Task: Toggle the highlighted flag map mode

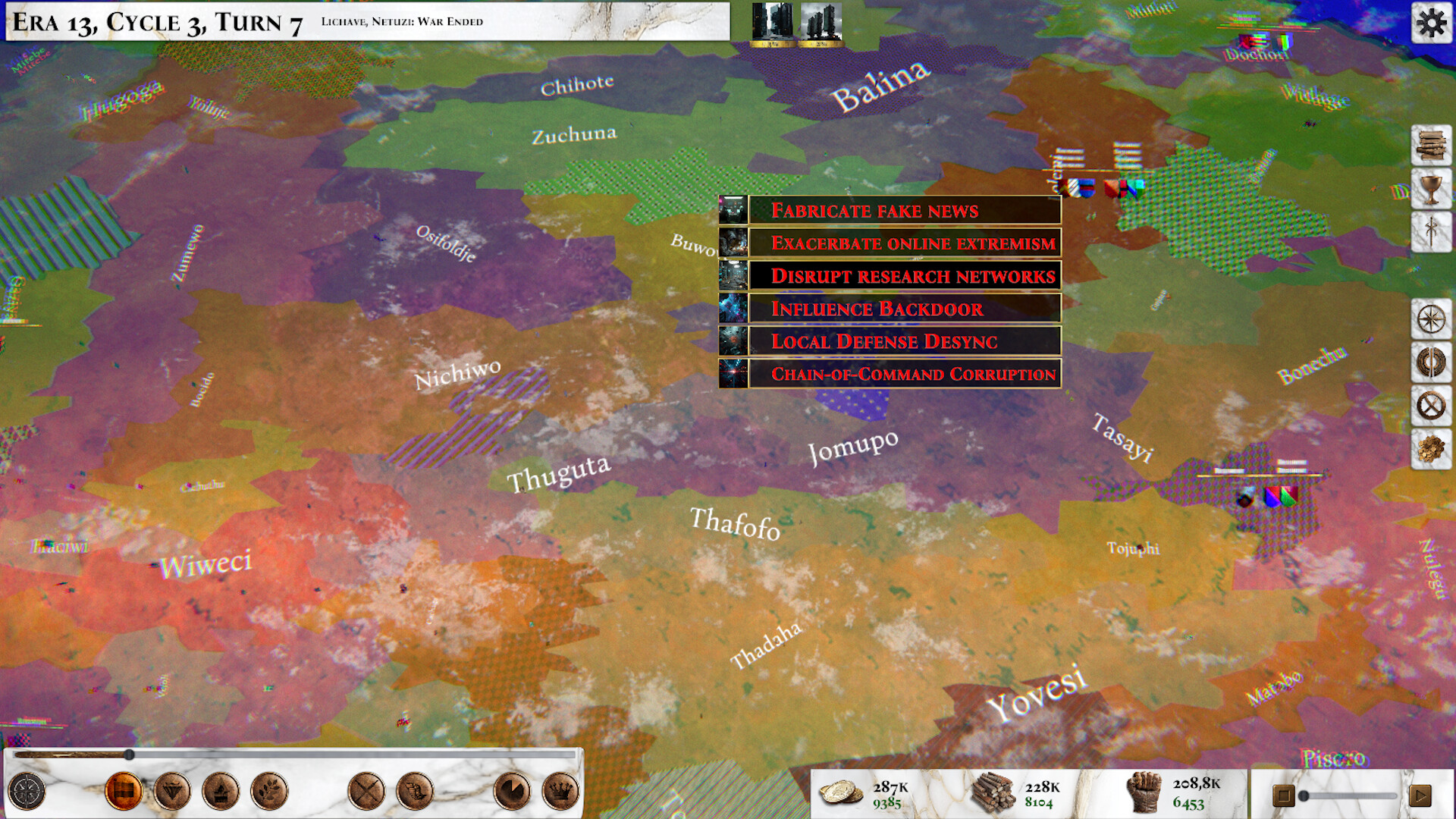Action: [123, 790]
